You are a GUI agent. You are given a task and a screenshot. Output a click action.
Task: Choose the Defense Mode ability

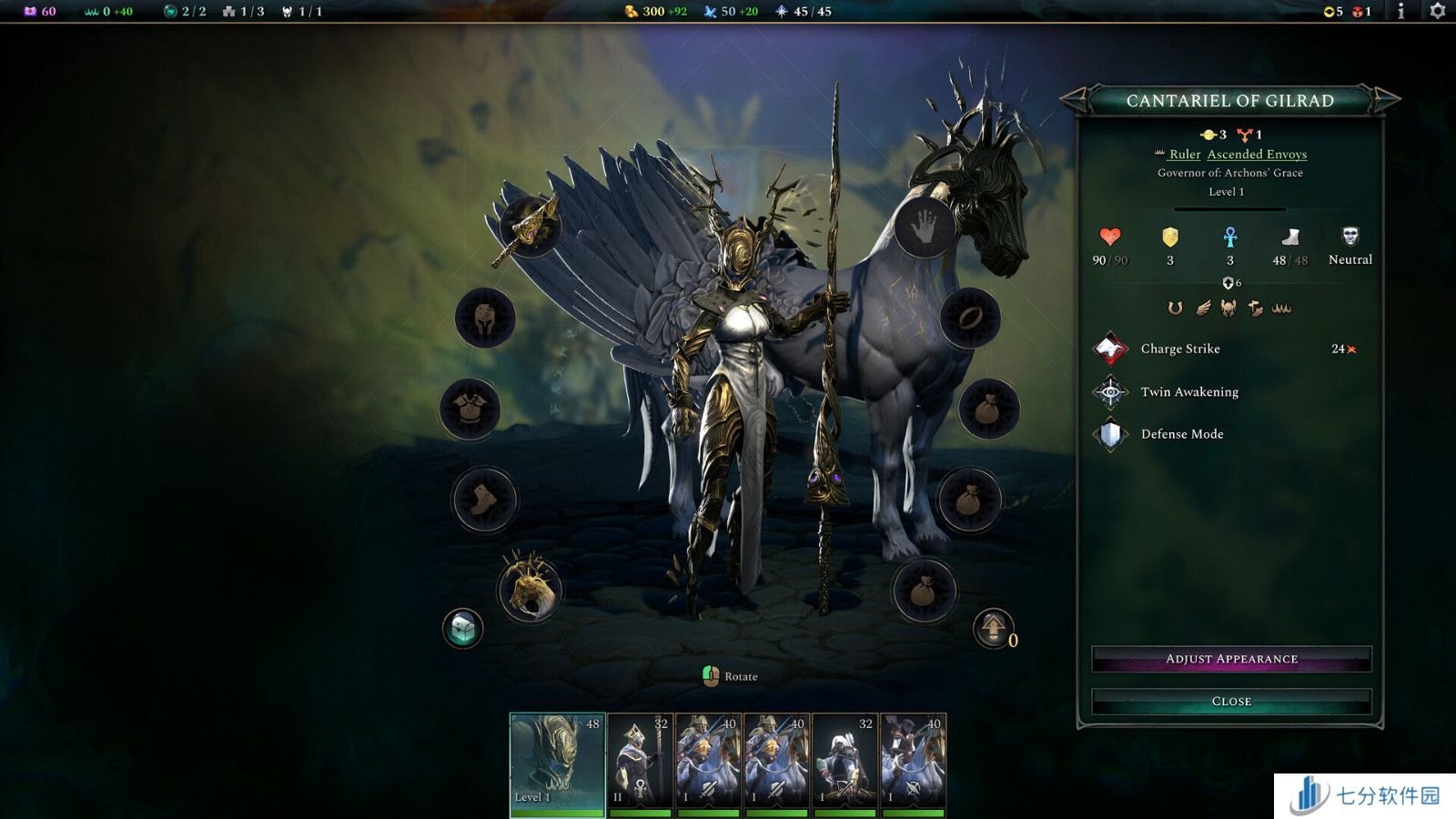[1181, 435]
